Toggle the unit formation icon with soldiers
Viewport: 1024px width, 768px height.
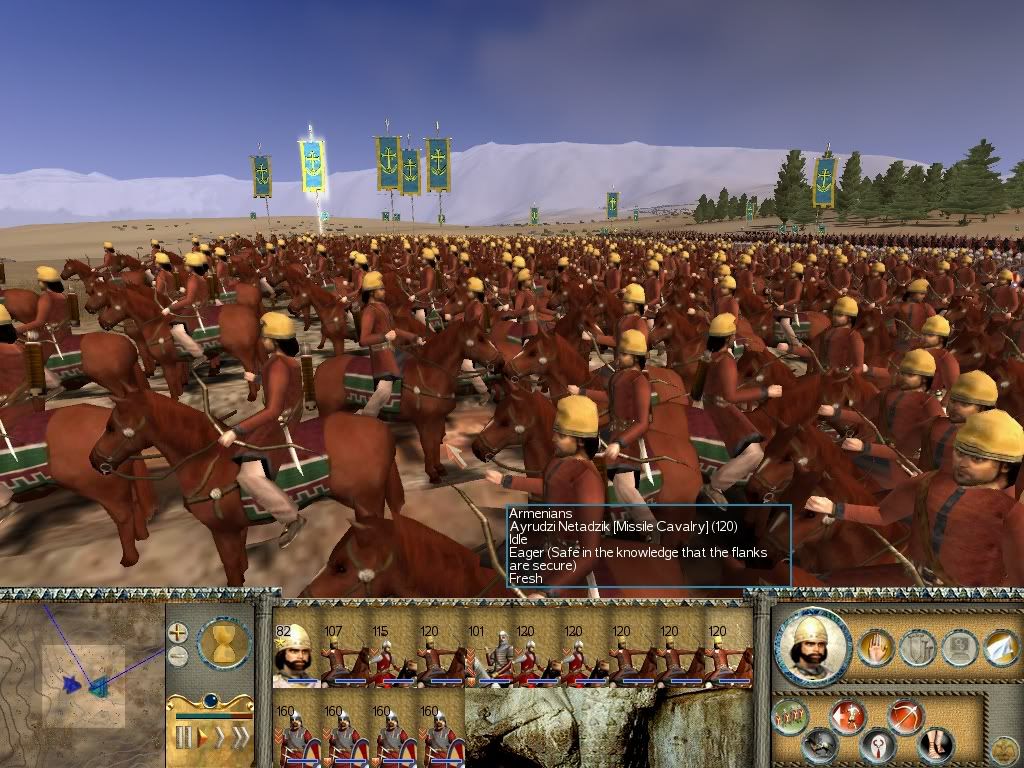tap(792, 716)
